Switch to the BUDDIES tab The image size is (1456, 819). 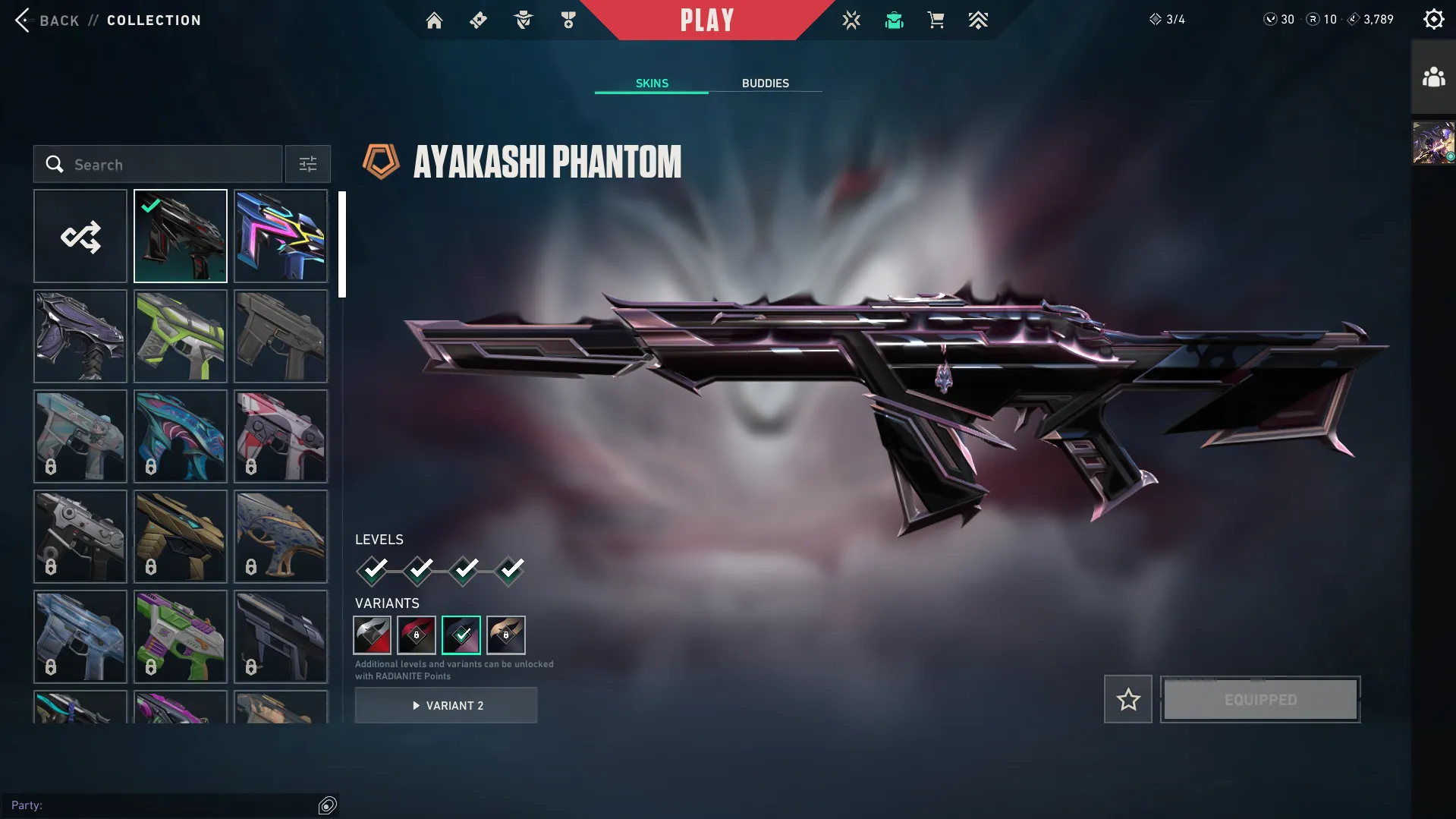766,83
